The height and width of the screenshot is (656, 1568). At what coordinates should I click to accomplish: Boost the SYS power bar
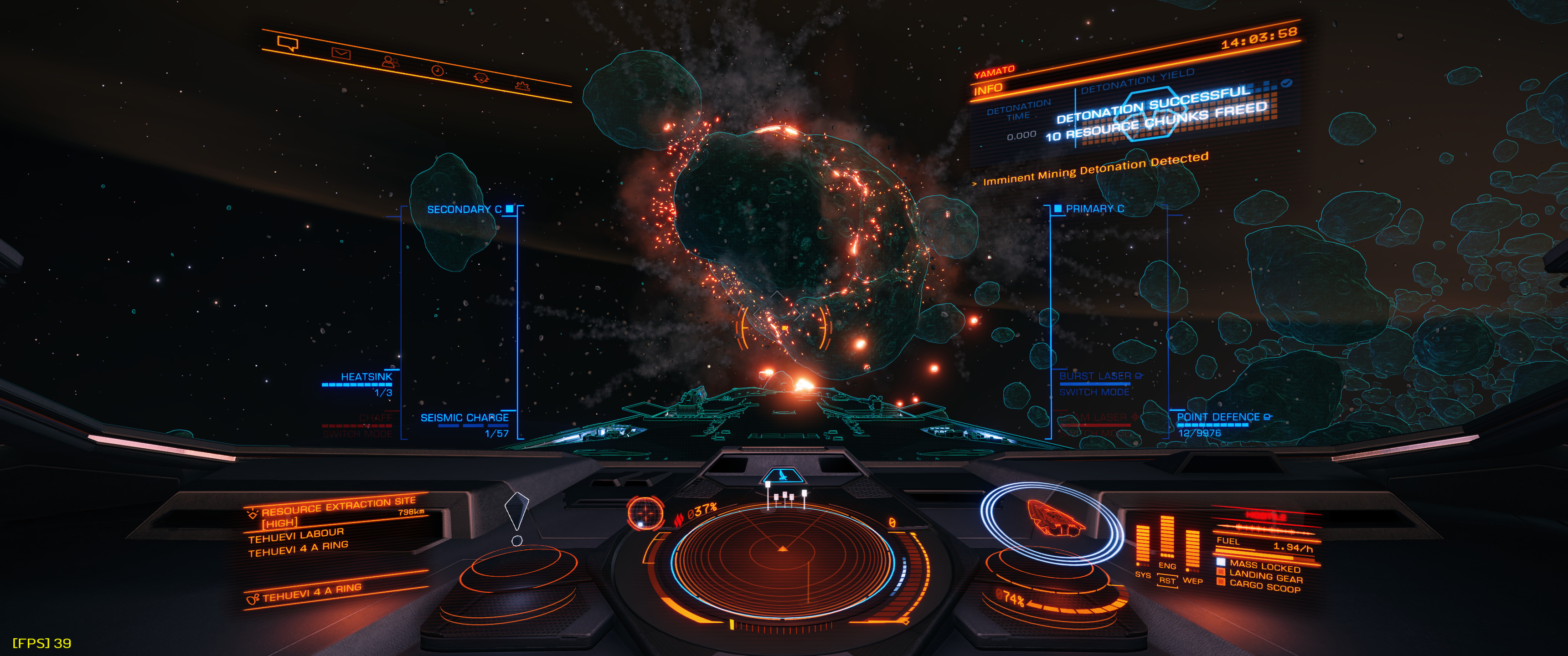(1143, 545)
